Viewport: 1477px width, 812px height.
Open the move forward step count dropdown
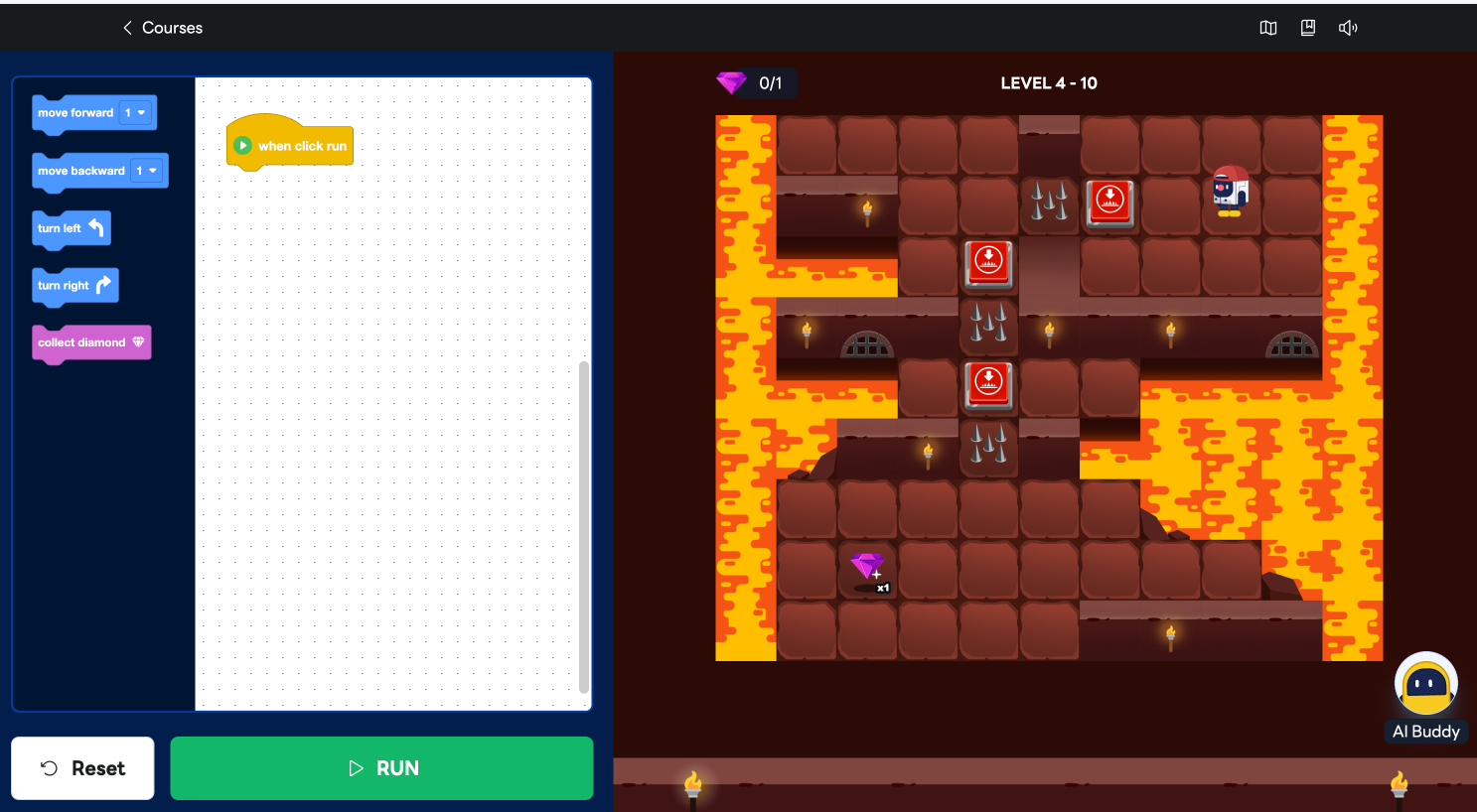[x=135, y=113]
